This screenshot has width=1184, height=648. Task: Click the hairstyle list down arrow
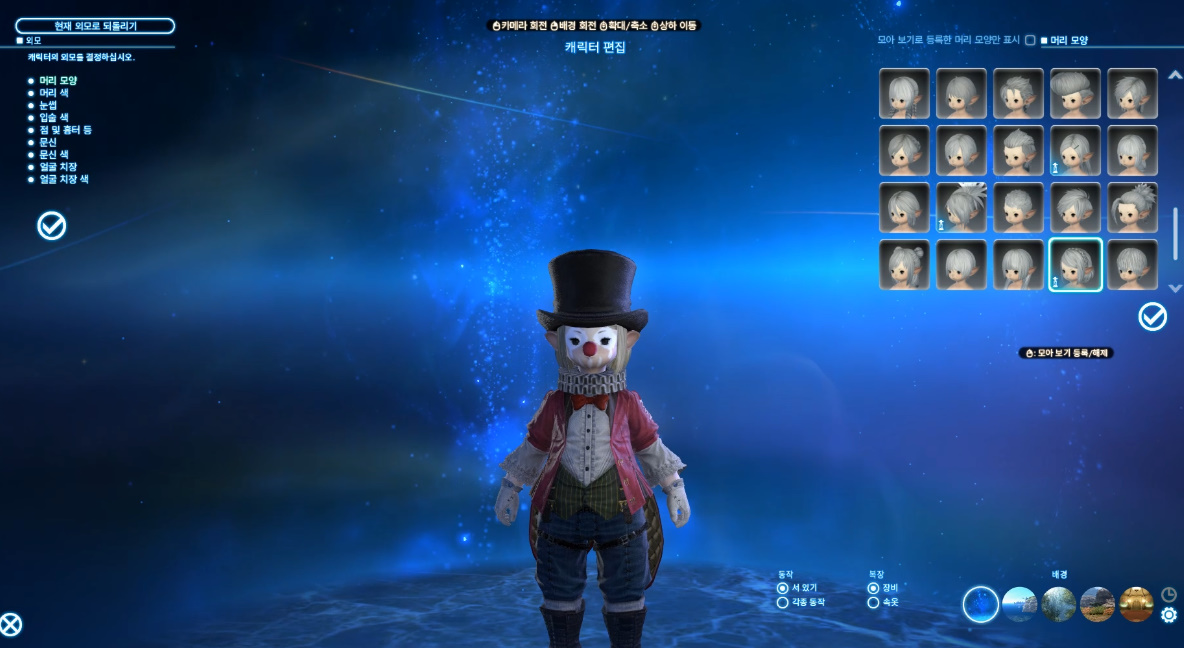click(1174, 288)
